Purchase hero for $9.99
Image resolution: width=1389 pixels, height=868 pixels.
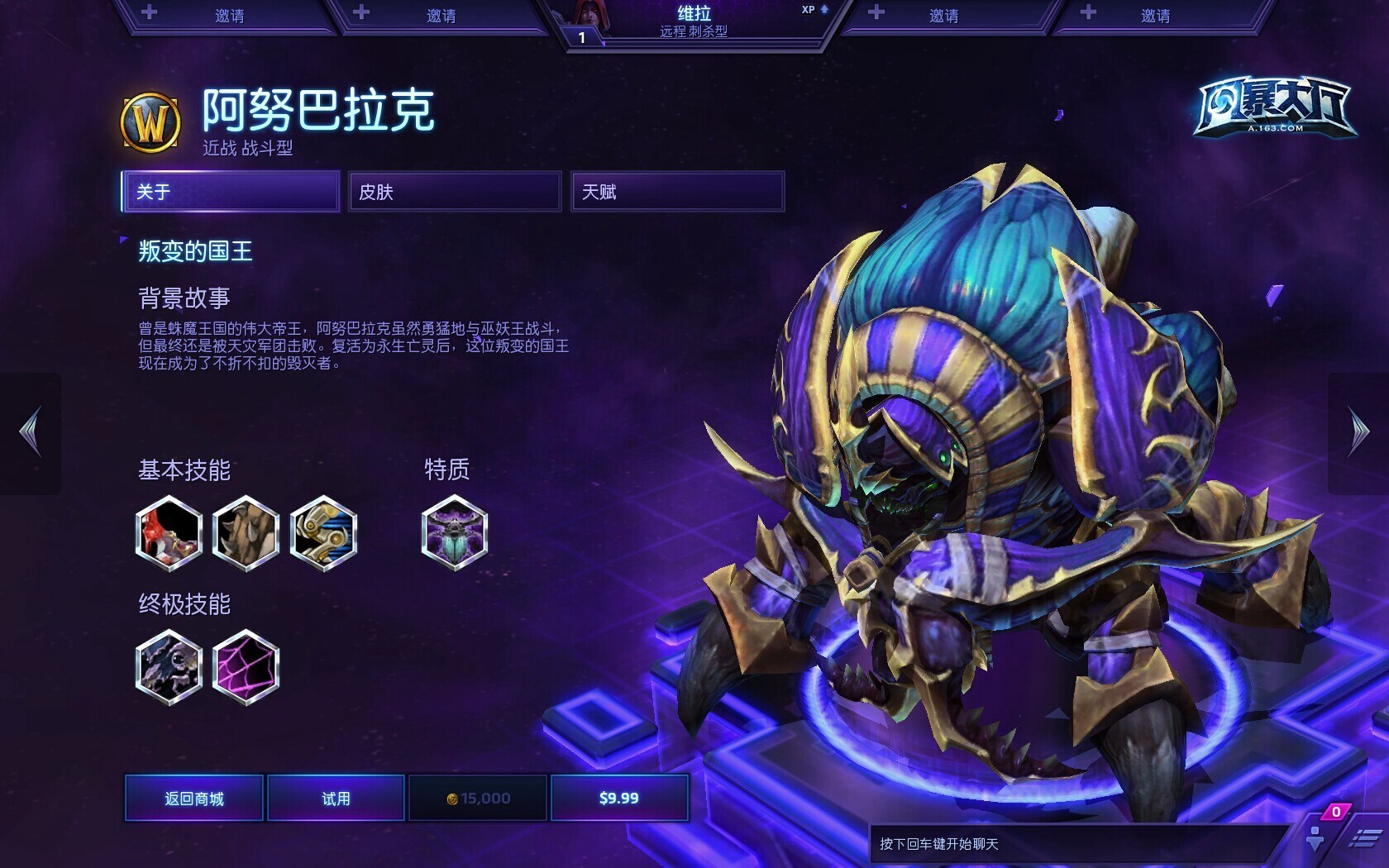pos(619,798)
